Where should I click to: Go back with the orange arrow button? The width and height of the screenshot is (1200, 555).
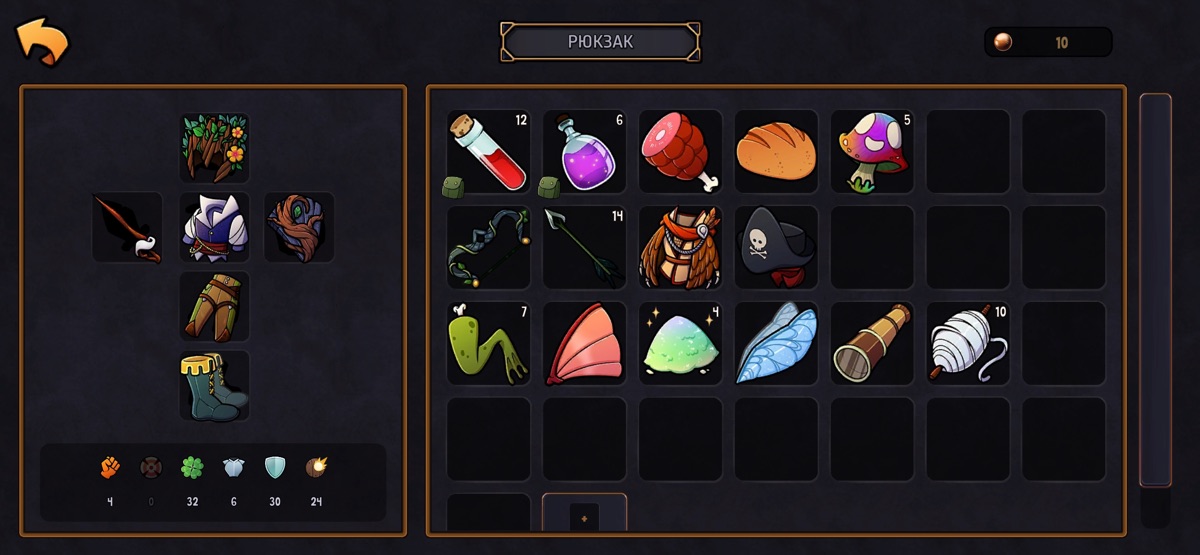[x=42, y=42]
